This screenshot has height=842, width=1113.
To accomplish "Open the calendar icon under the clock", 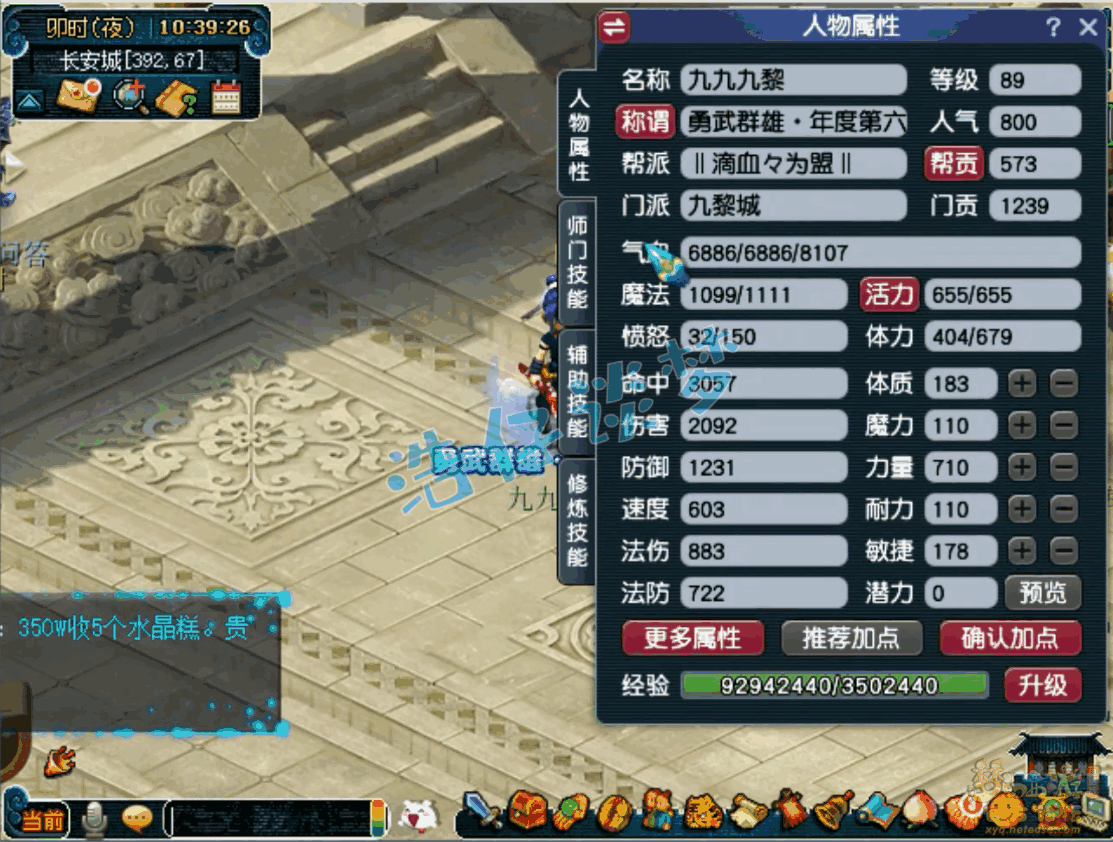I will [226, 96].
